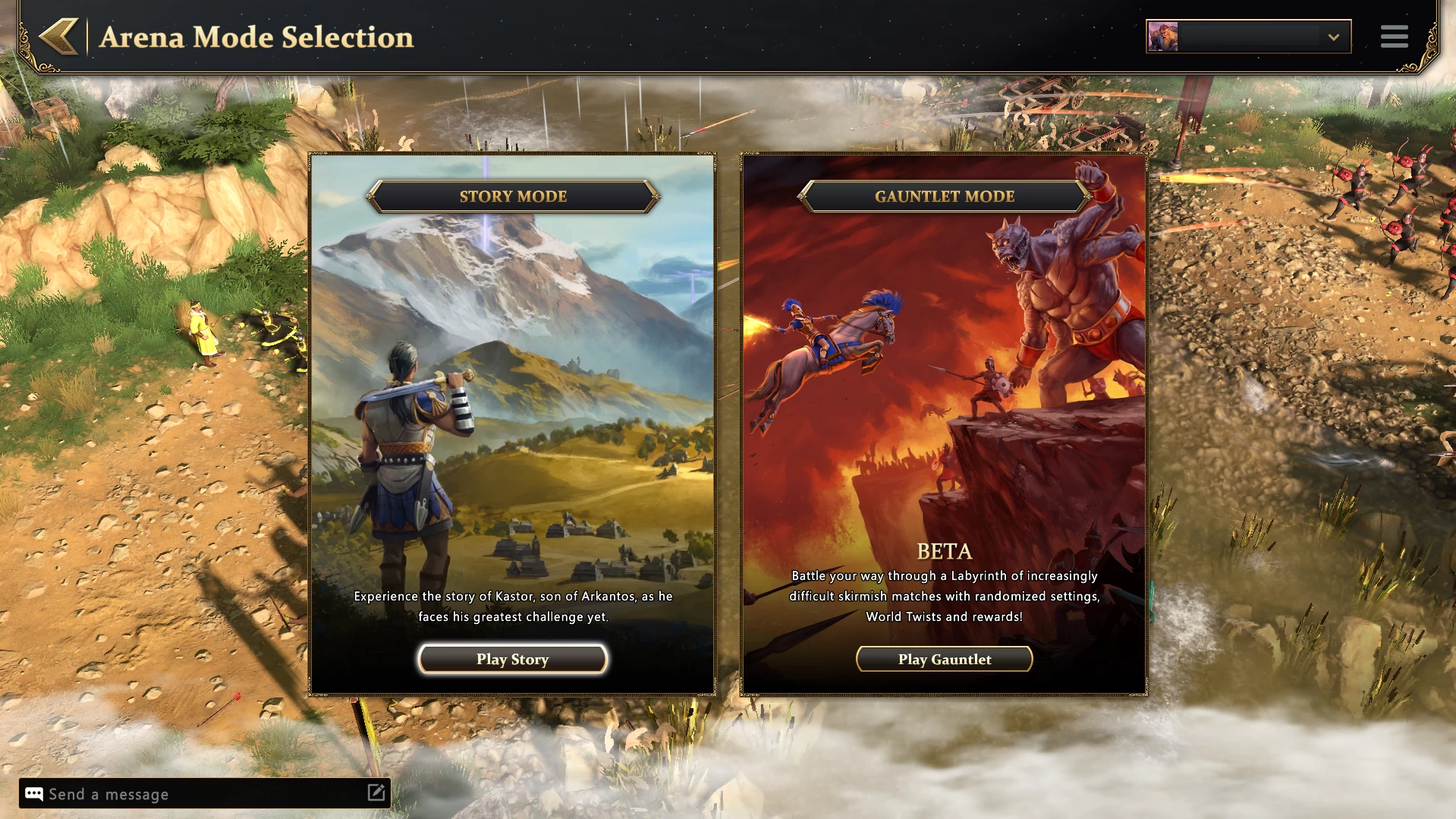Open the hamburger main menu icon
Screen dimensions: 1456x819
pyautogui.click(x=1394, y=36)
